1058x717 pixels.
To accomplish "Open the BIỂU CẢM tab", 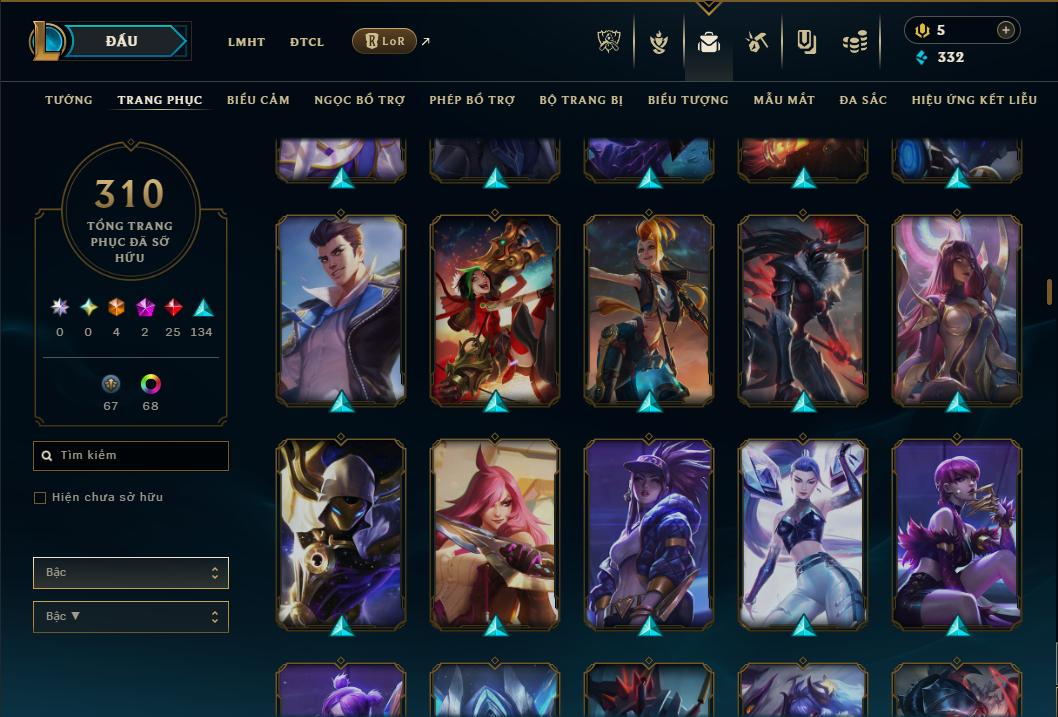I will (x=258, y=100).
